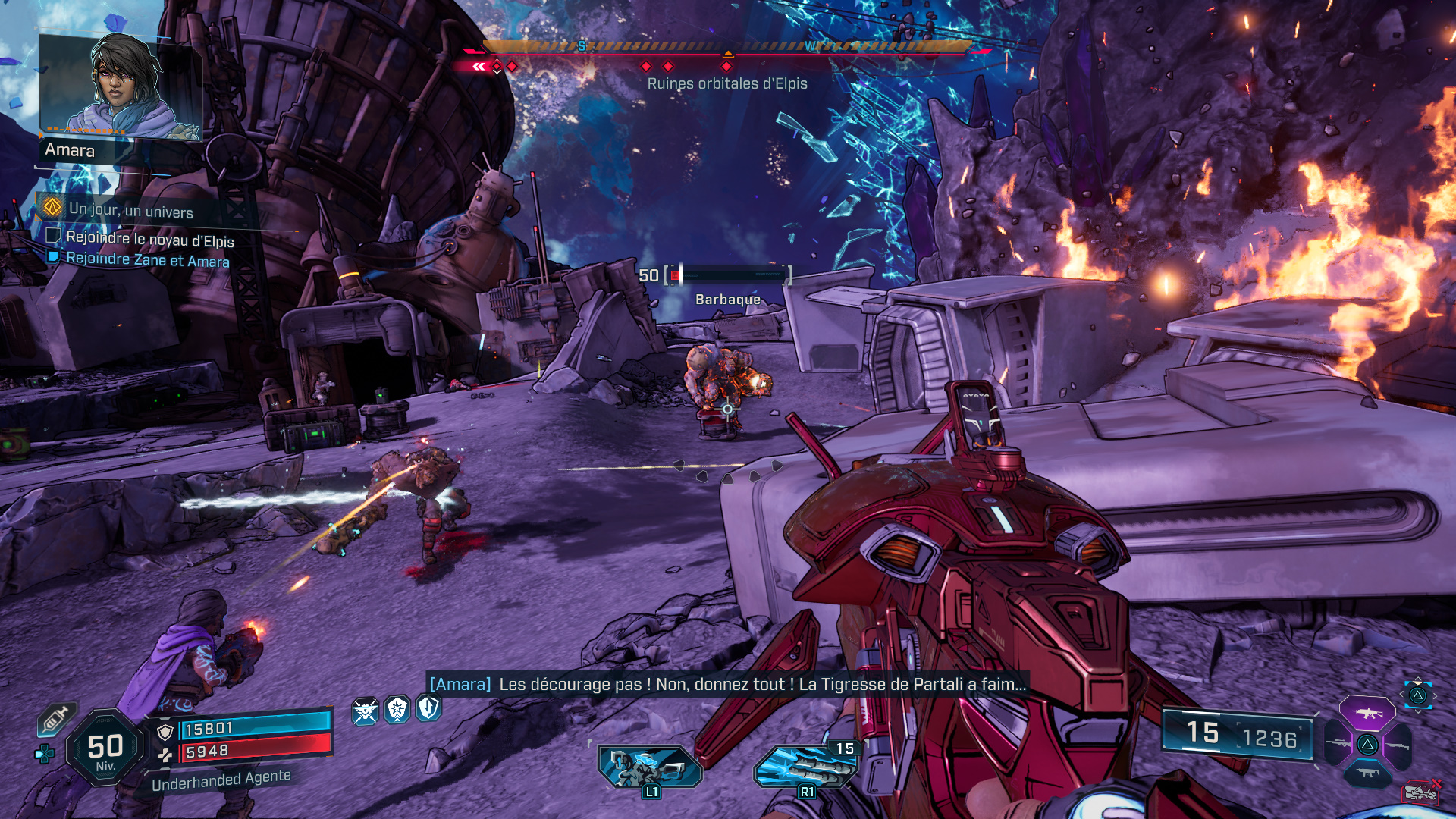Expand the weapon list with the right chevron
This screenshot has width=1456, height=819.
(x=1435, y=695)
